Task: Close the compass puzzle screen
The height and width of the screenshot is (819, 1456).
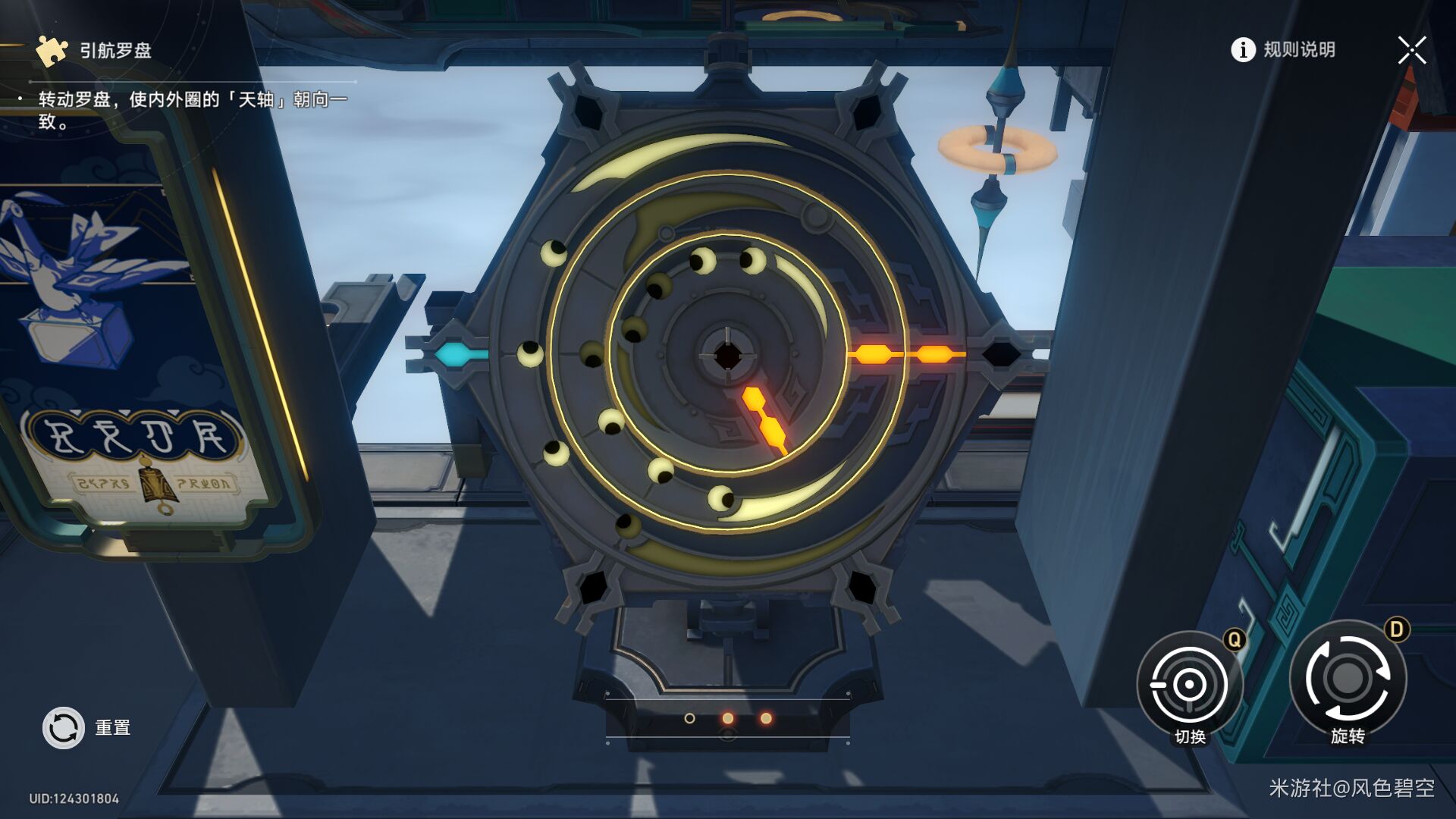Action: point(1411,51)
